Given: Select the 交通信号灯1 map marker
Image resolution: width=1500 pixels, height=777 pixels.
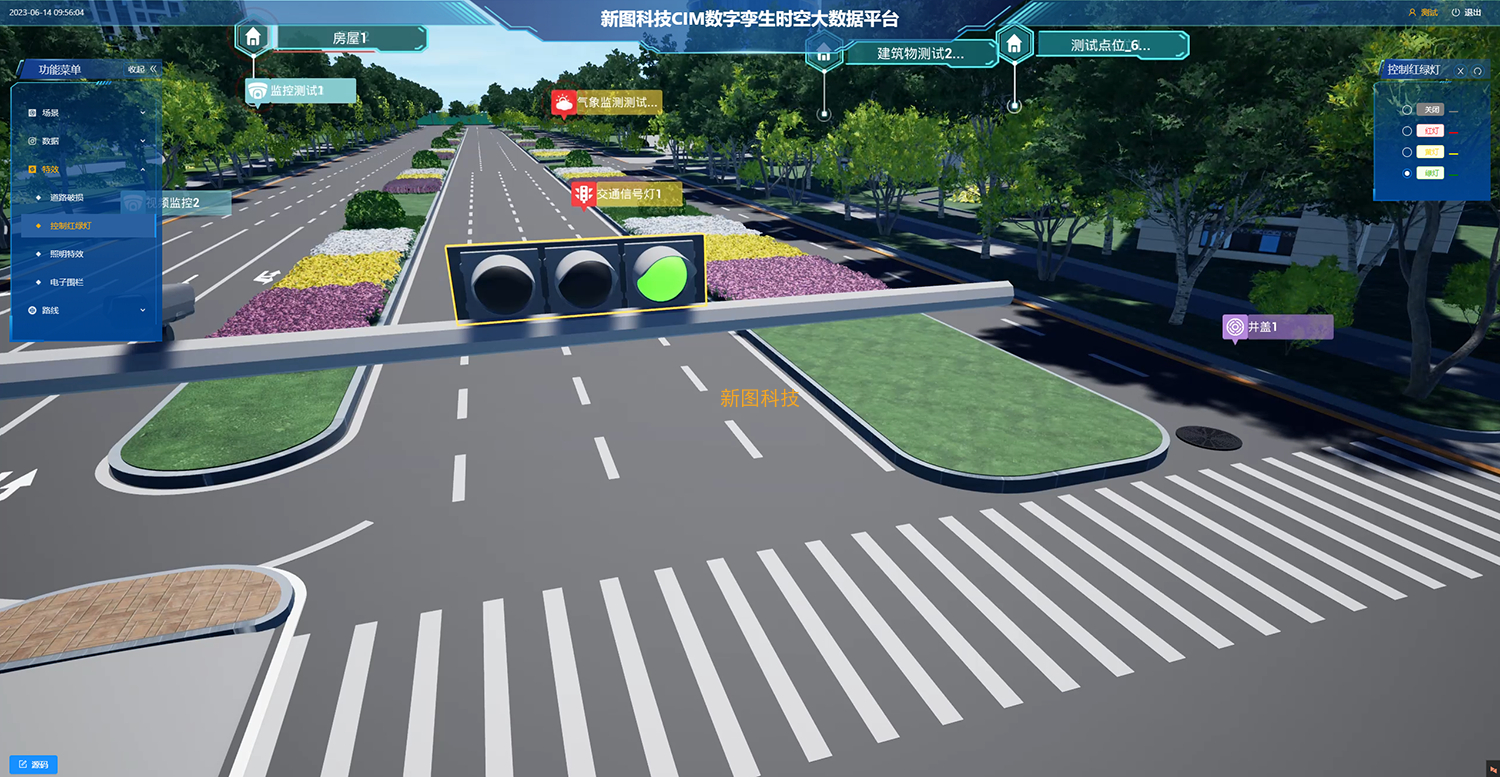Looking at the screenshot, I should pyautogui.click(x=628, y=194).
